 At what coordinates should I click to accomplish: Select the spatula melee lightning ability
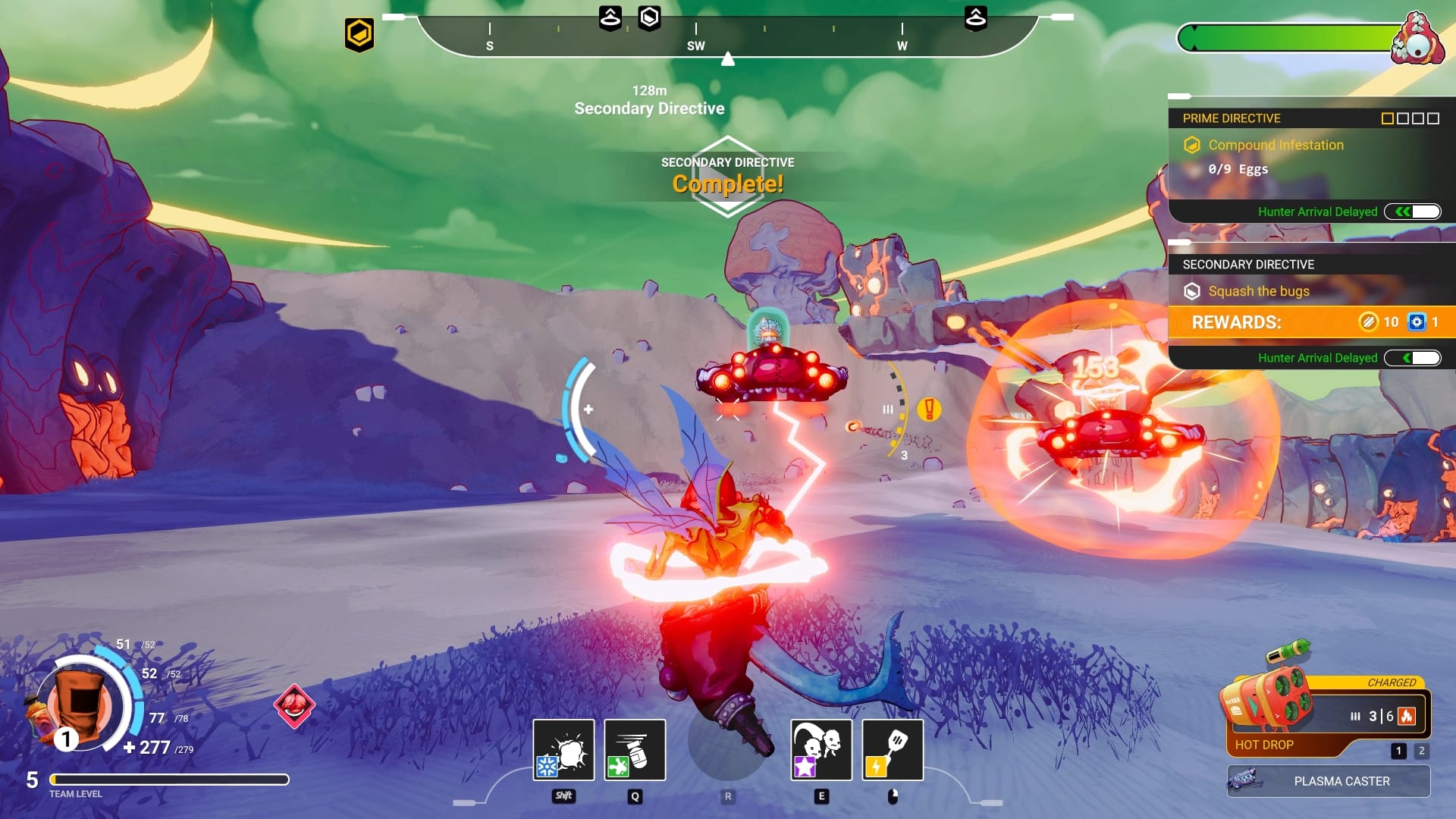pyautogui.click(x=893, y=750)
